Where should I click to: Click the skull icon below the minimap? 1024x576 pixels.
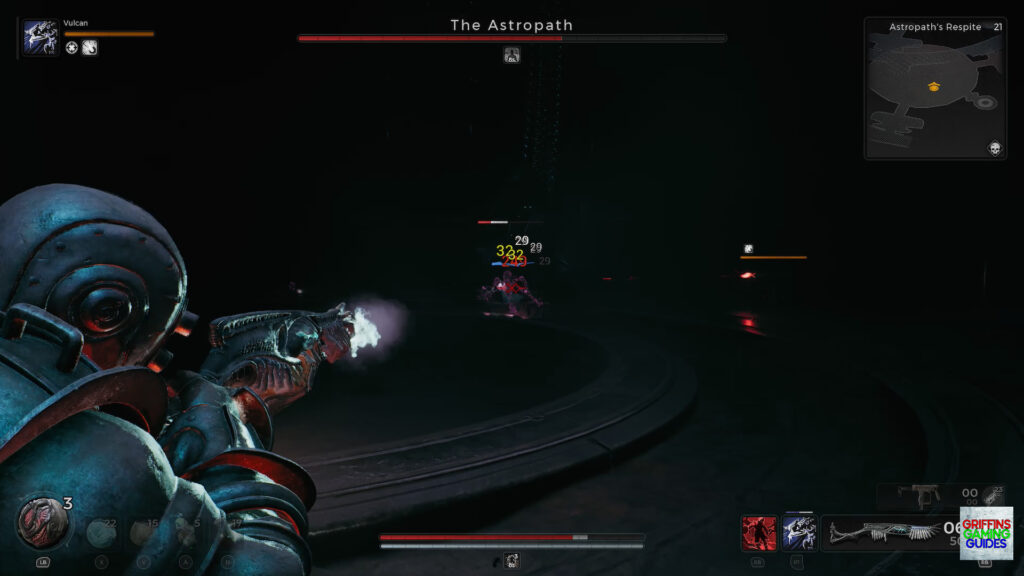(x=995, y=148)
